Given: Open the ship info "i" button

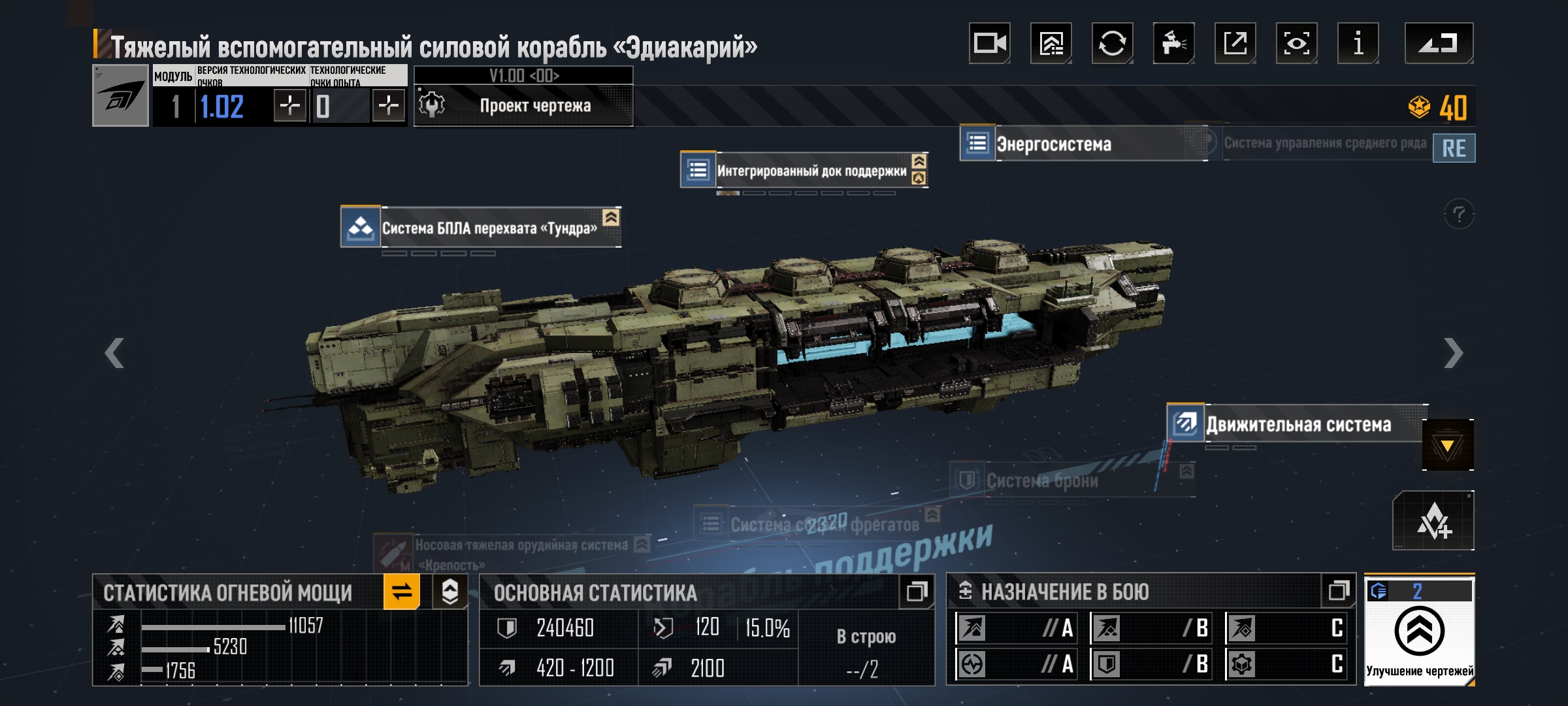Looking at the screenshot, I should 1358,43.
